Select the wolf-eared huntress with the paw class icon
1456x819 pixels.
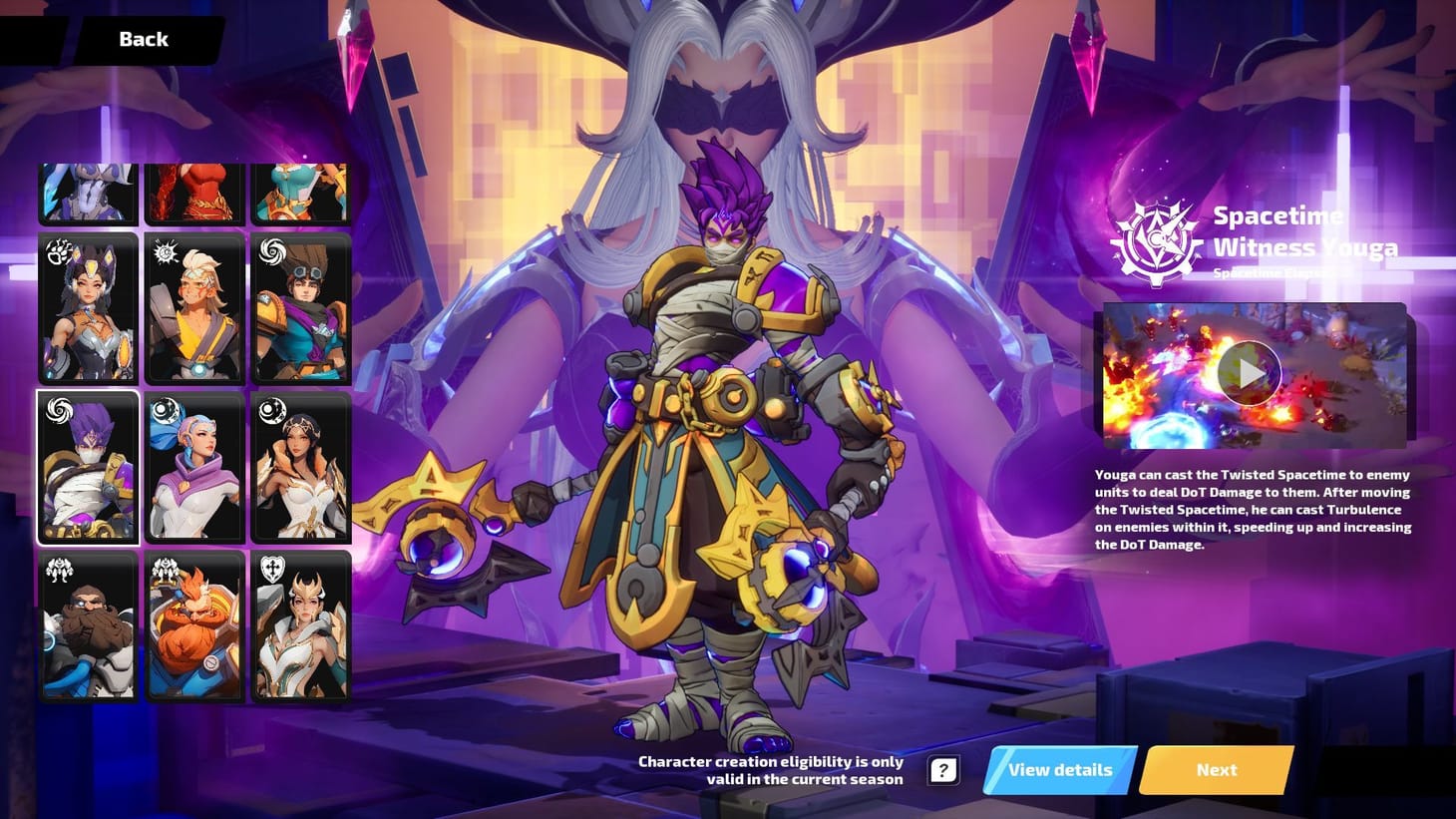click(88, 309)
